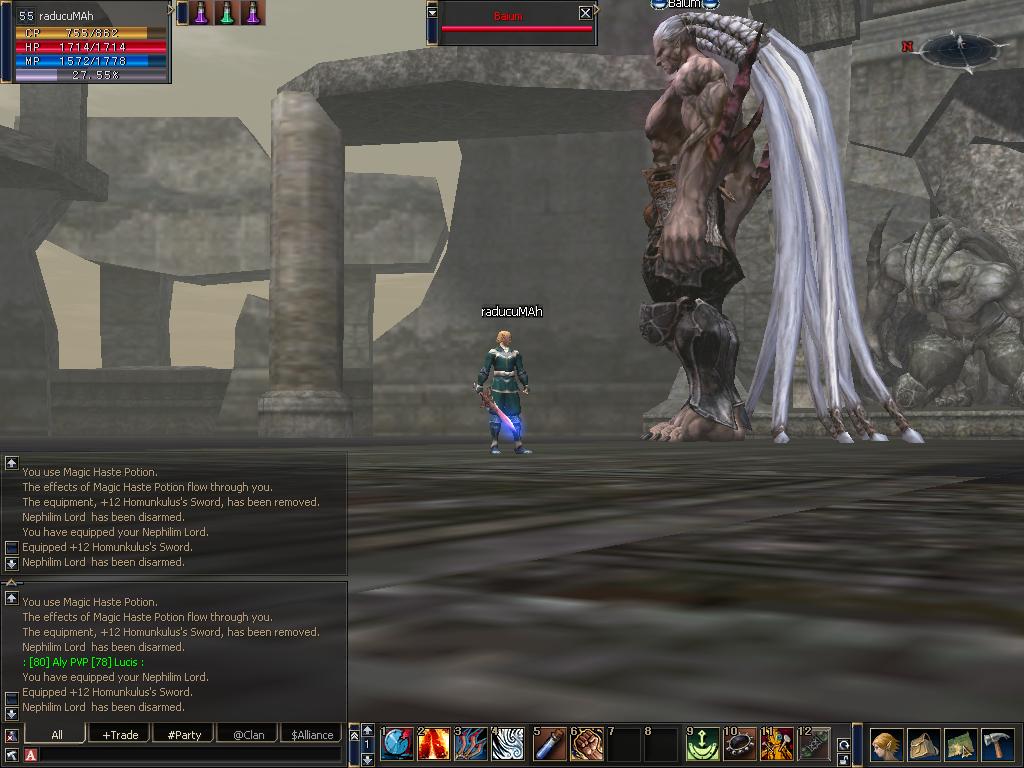The height and width of the screenshot is (768, 1024).
Task: Toggle the hotbar lock icon
Action: [844, 759]
